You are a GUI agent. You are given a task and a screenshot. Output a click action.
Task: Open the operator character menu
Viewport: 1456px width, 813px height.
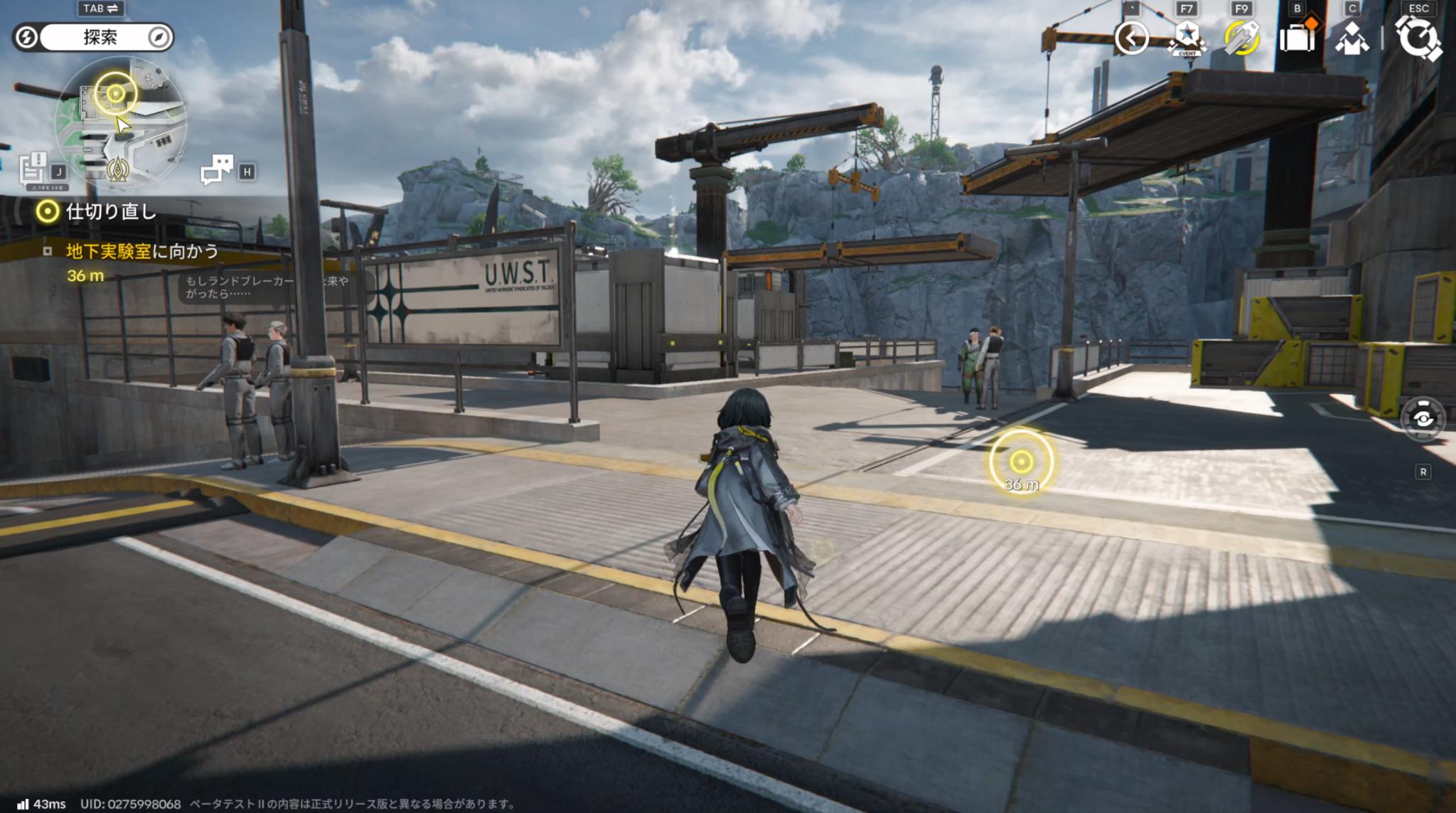coord(1351,39)
